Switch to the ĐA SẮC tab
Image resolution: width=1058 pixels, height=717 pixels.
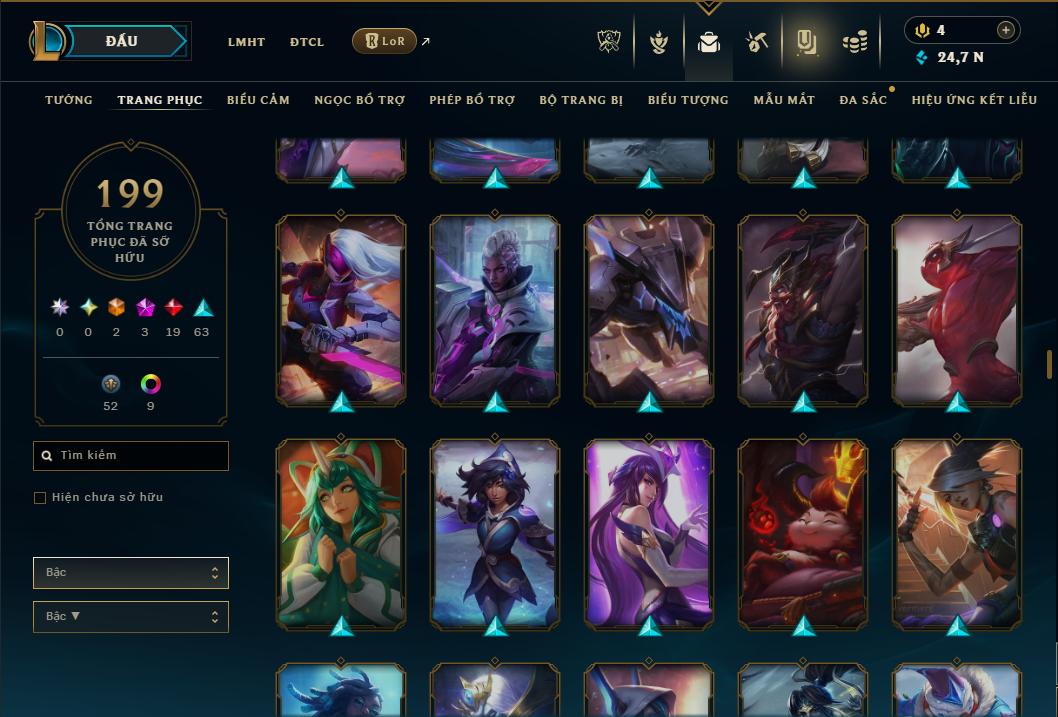tap(863, 100)
